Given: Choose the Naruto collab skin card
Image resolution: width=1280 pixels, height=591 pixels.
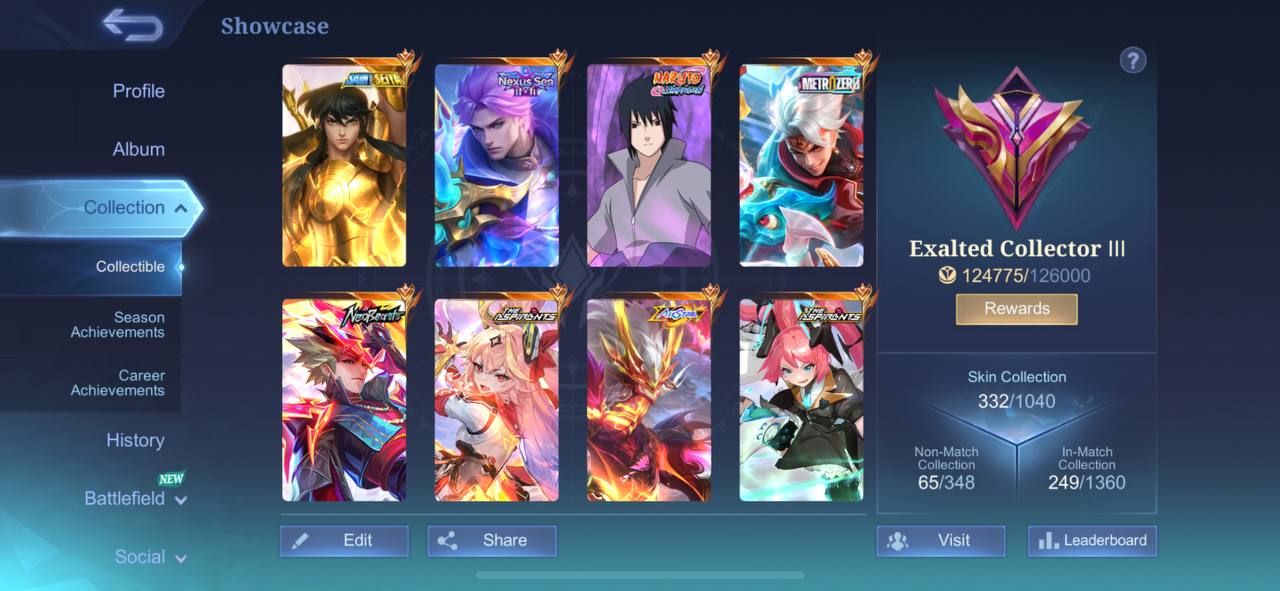Looking at the screenshot, I should [x=649, y=166].
